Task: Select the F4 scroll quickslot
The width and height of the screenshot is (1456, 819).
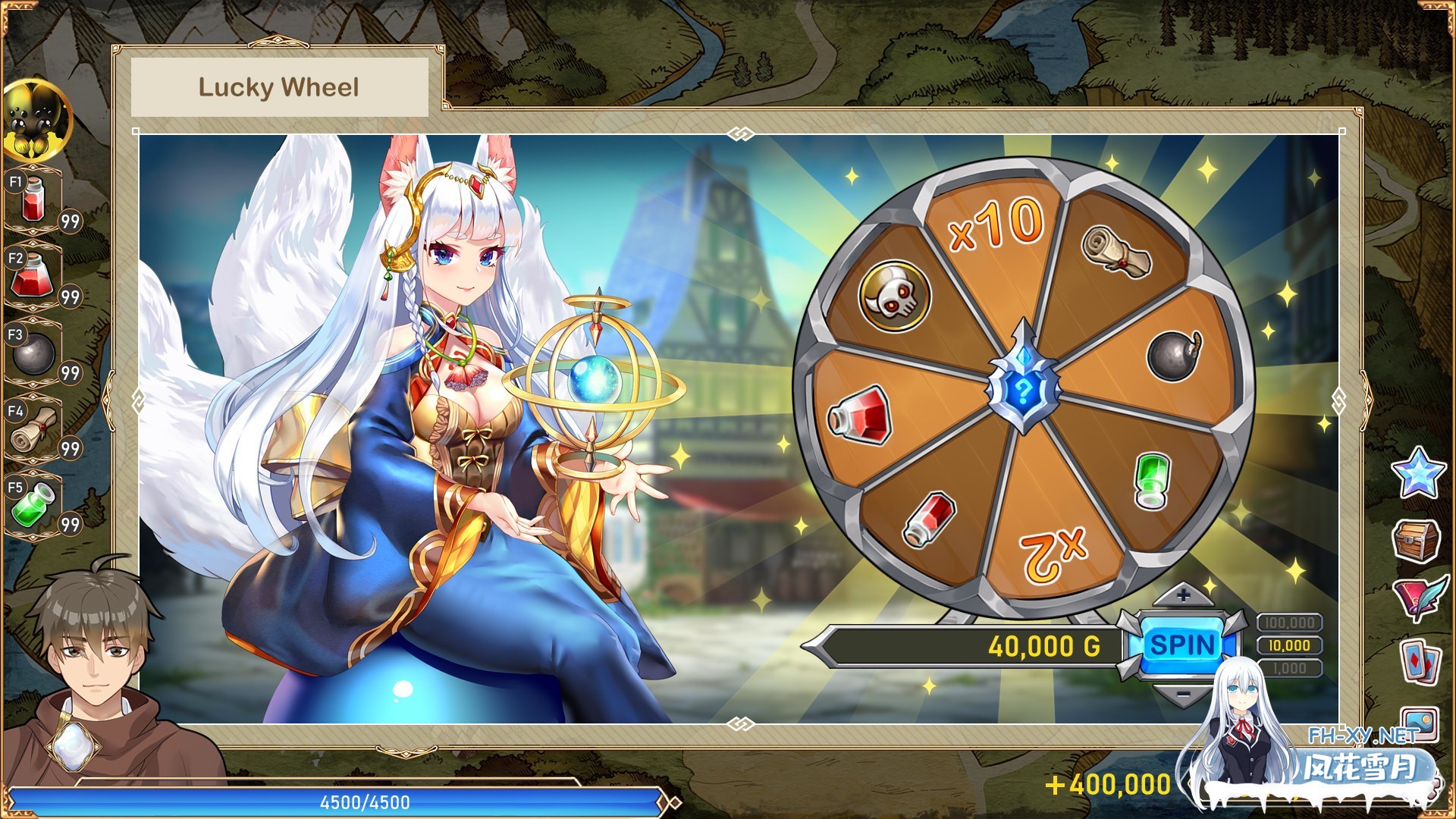Action: click(32, 431)
